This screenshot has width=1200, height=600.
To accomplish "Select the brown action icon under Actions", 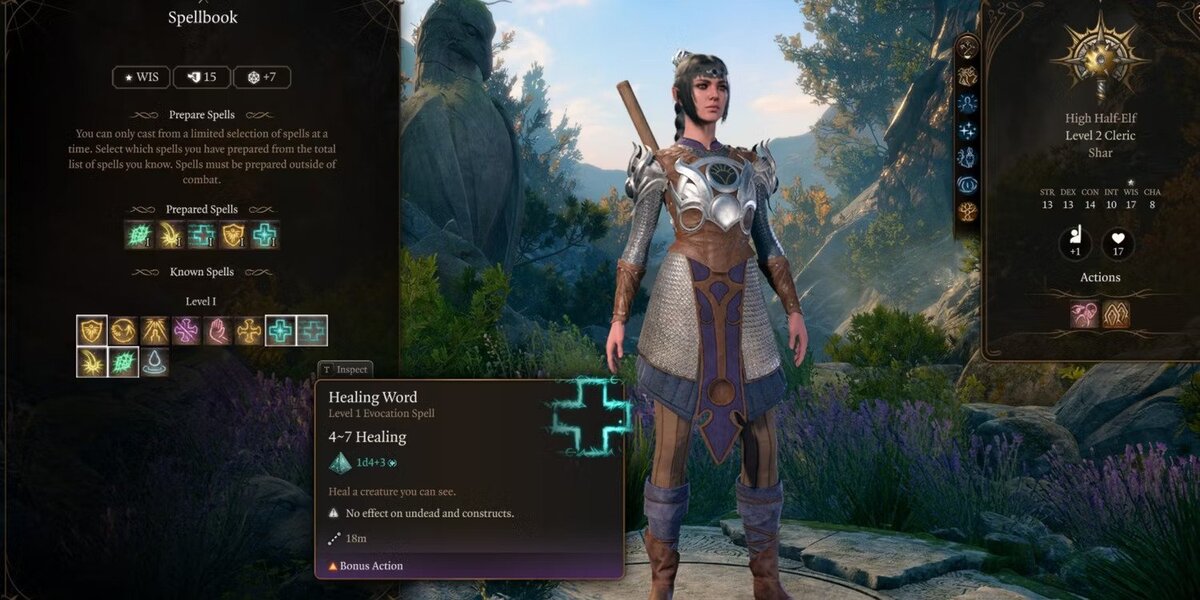I will 1116,314.
